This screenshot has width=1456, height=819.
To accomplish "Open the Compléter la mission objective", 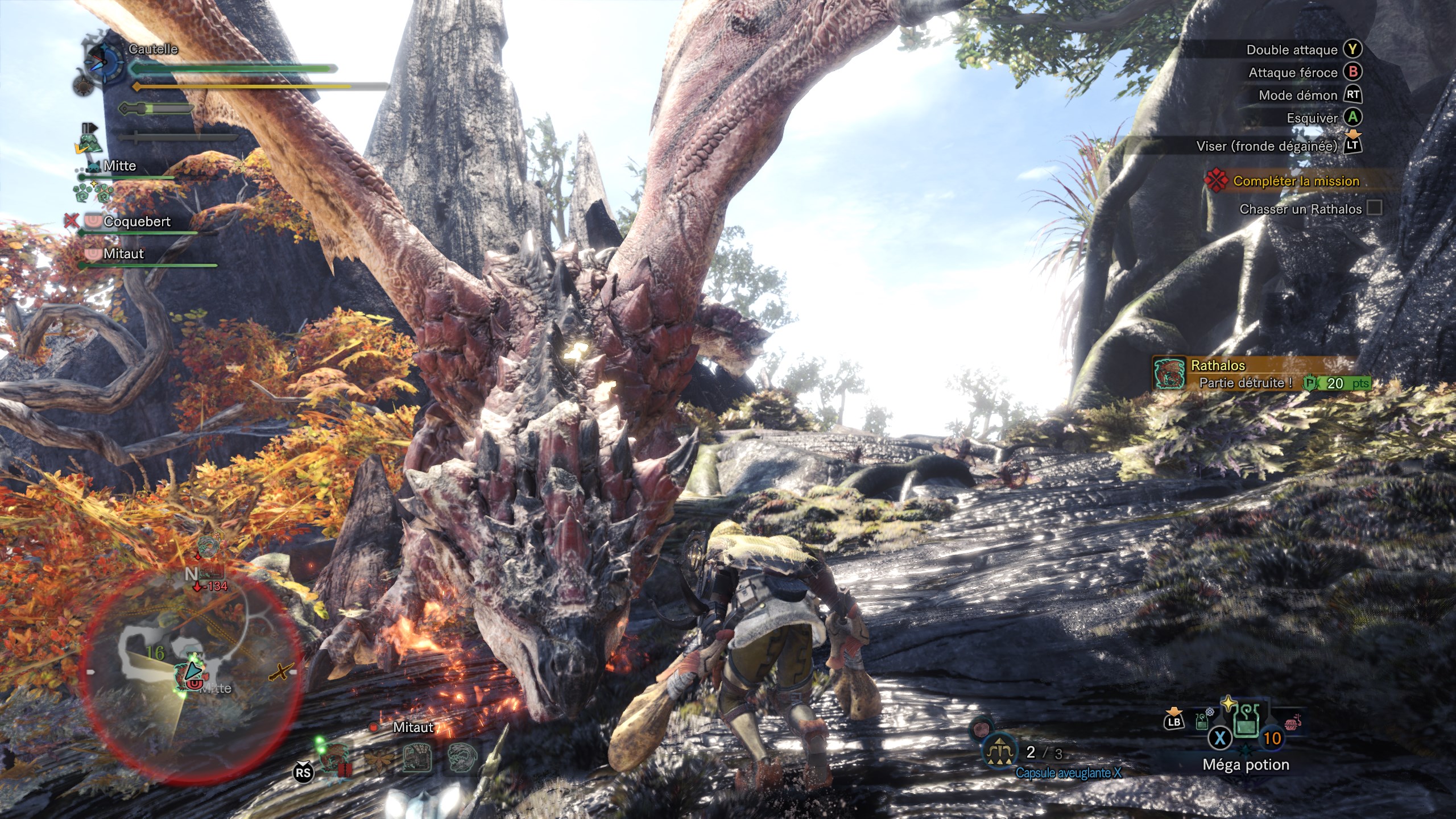I will [1296, 181].
